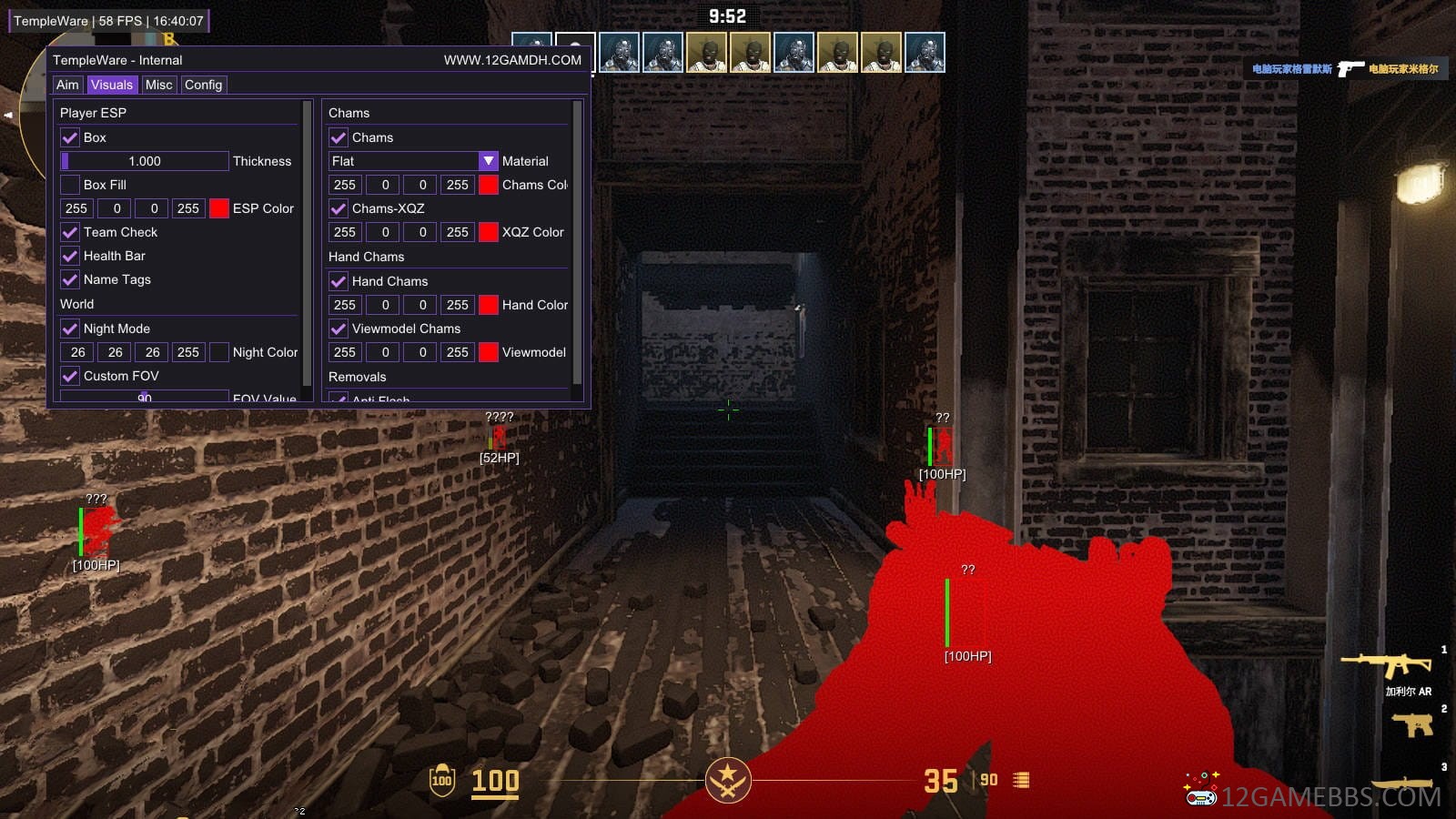Select the Config tab
This screenshot has width=1456, height=819.
[x=203, y=85]
